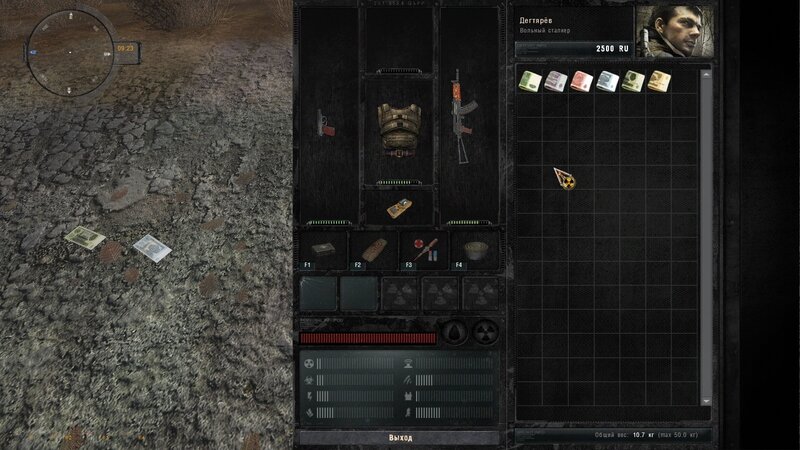Screen dimensions: 800x450
Task: Select the blue banknote bundle in backpack
Action: tap(607, 82)
